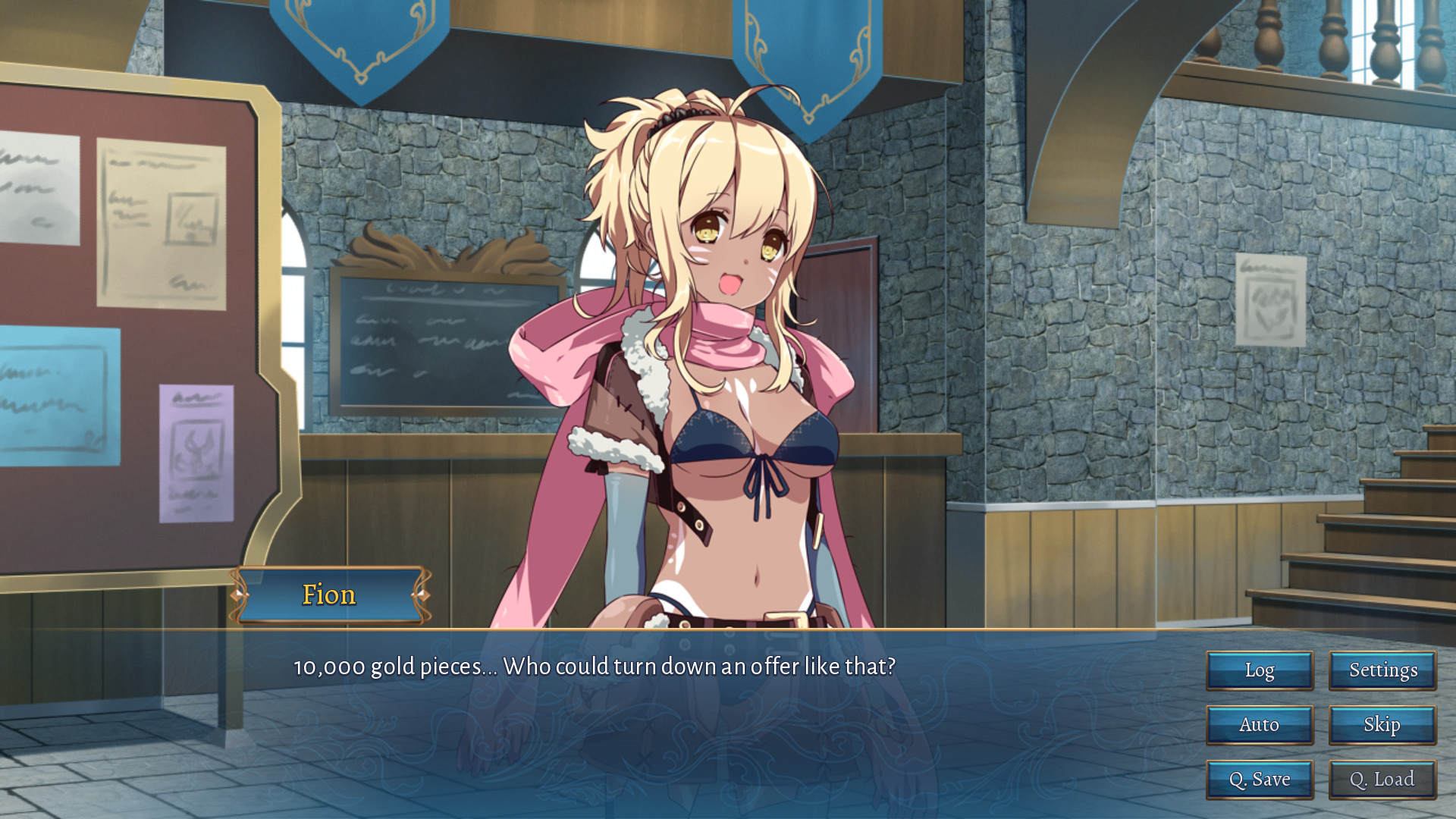Open the dialogue Log
Screen dimensions: 1456x819
[x=1259, y=670]
